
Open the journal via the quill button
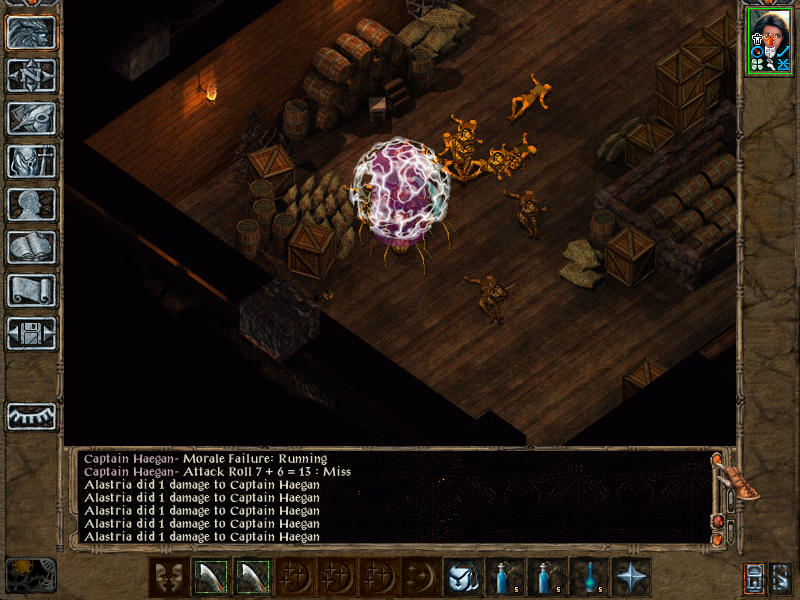tap(31, 118)
